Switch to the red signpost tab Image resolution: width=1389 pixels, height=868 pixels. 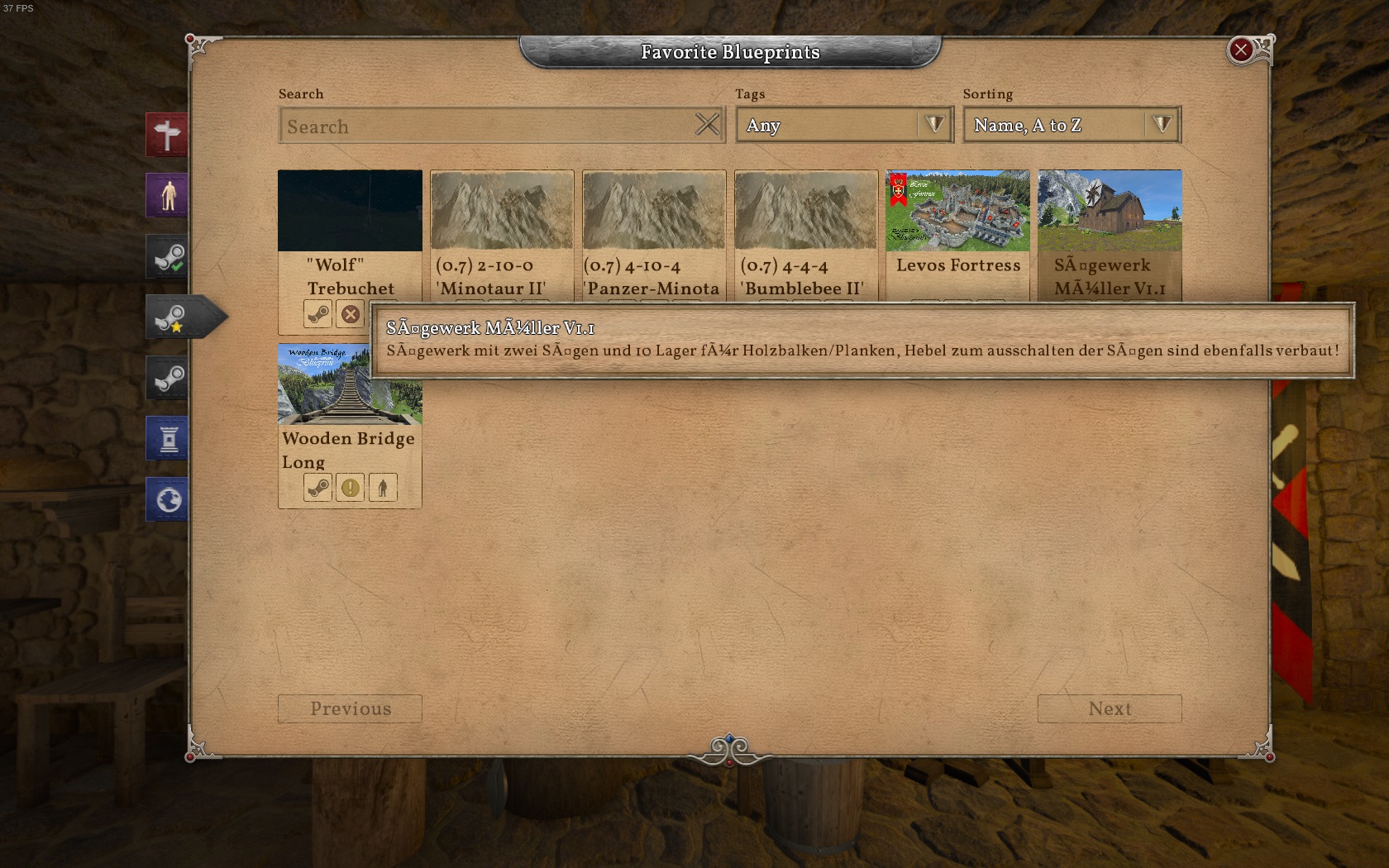coord(168,135)
